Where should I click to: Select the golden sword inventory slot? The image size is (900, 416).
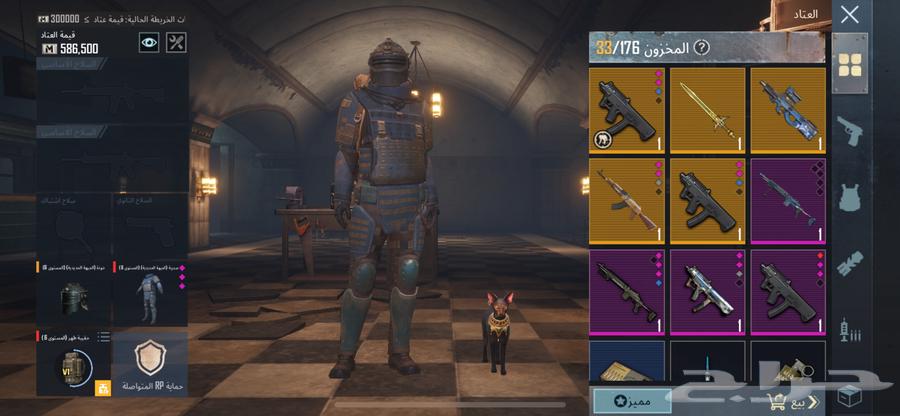707,110
